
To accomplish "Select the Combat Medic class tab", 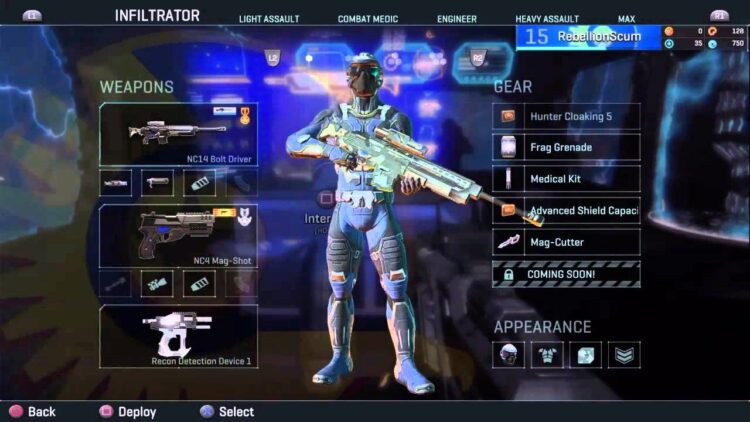I will (x=366, y=19).
